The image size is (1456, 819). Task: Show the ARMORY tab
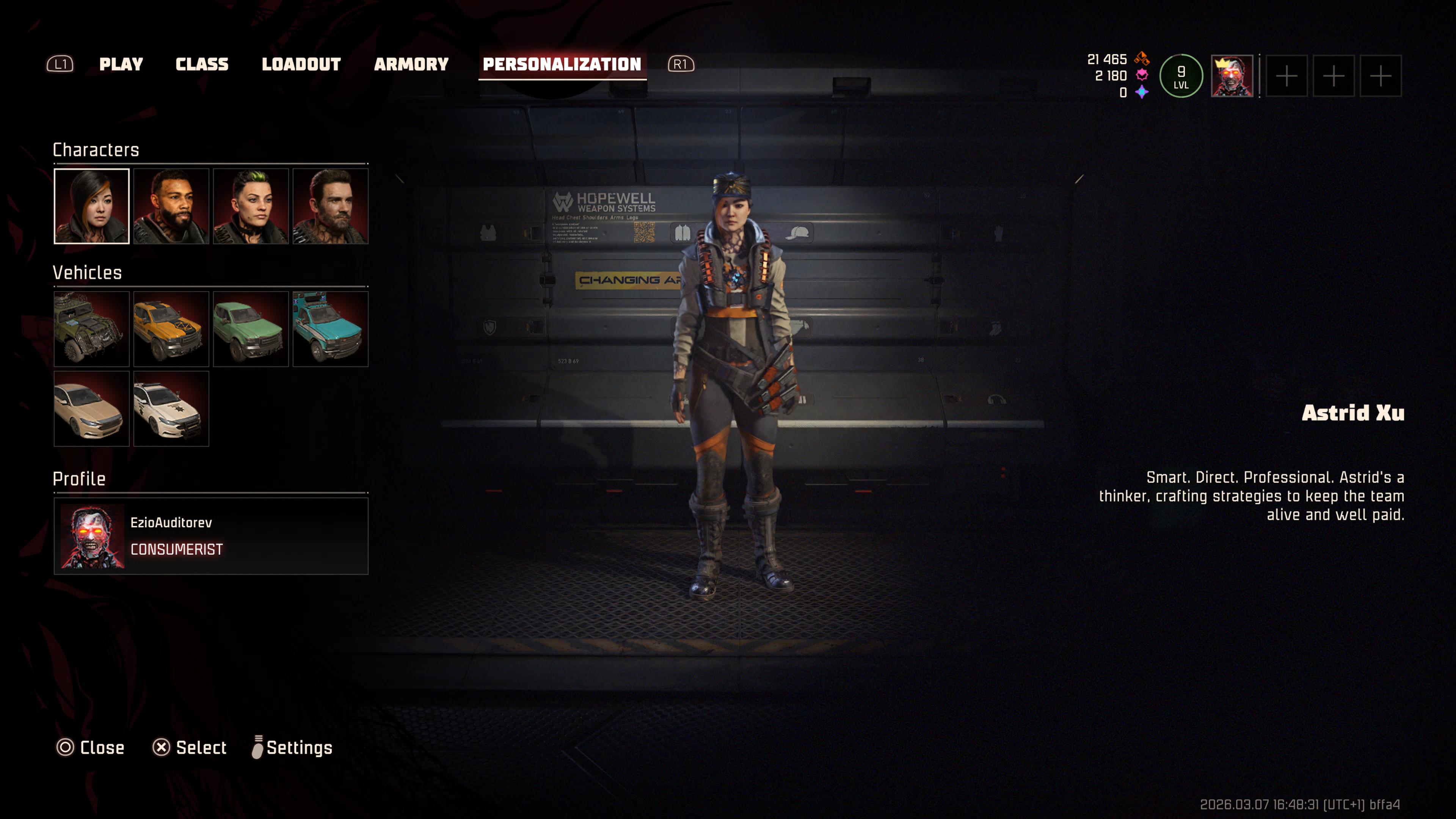pyautogui.click(x=411, y=64)
